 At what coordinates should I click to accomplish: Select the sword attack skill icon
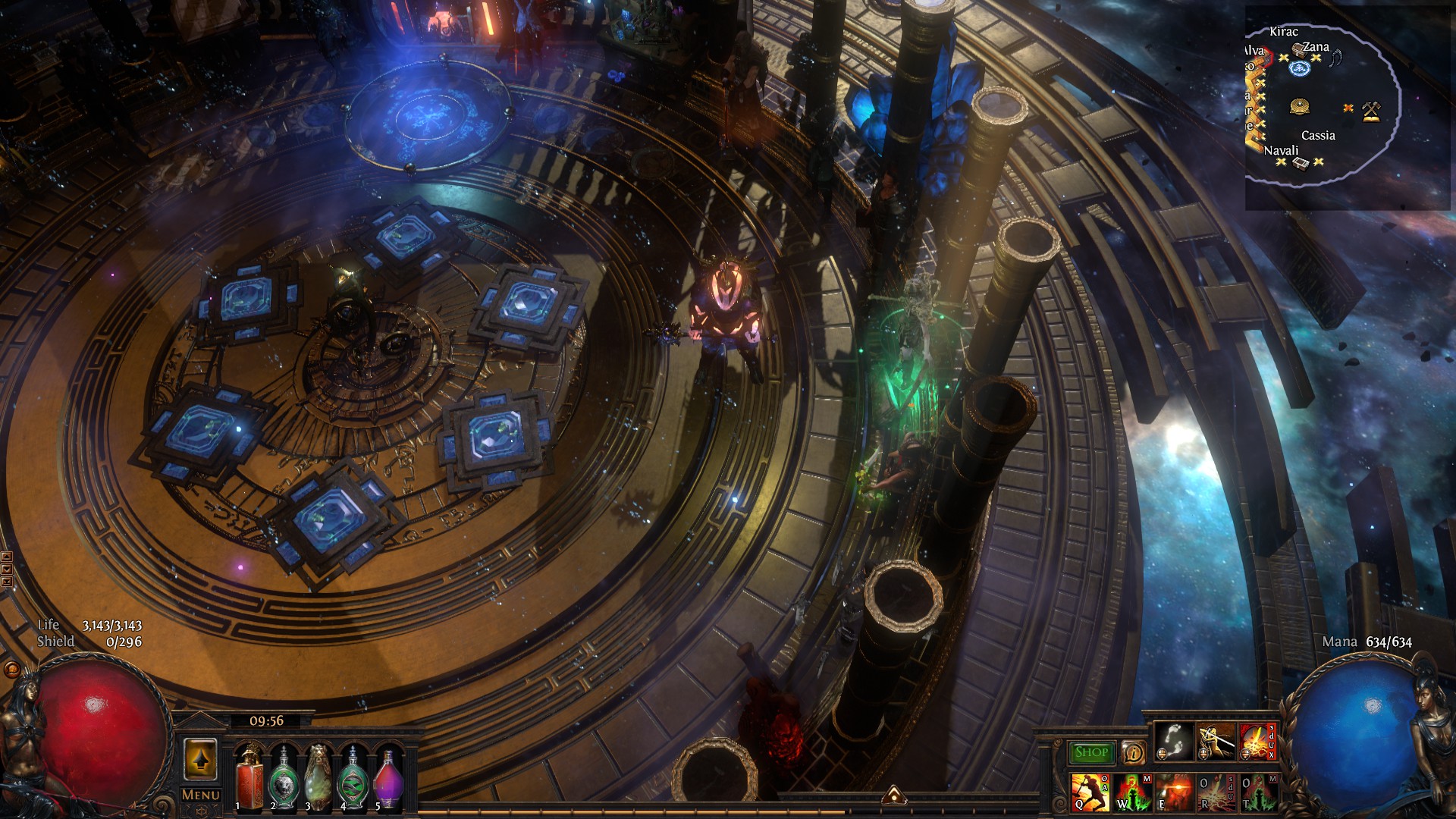coord(1216,741)
